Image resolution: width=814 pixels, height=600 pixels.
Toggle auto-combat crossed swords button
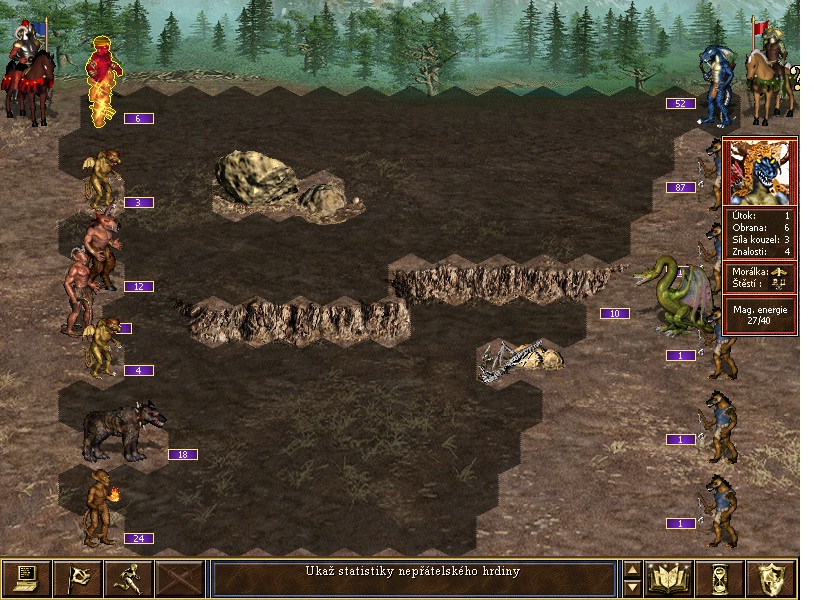pyautogui.click(x=181, y=578)
